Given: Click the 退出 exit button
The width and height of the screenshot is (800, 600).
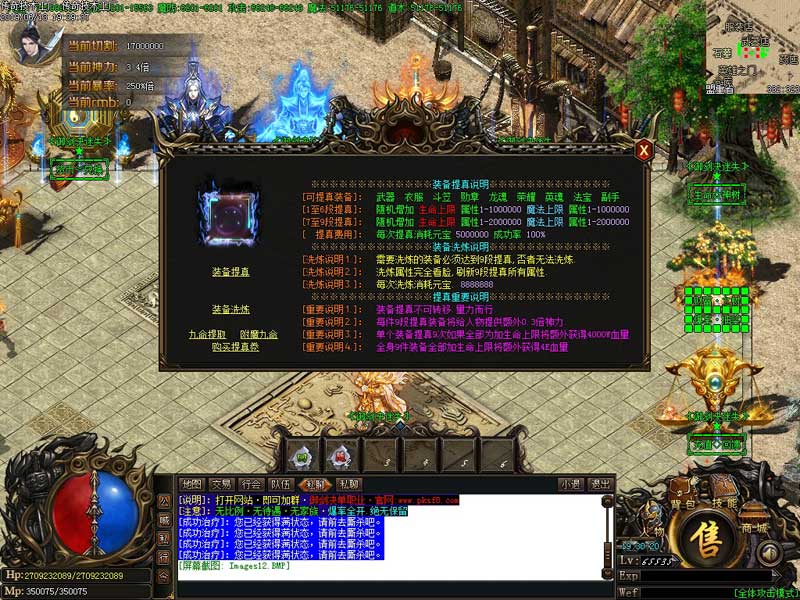Looking at the screenshot, I should (x=600, y=484).
